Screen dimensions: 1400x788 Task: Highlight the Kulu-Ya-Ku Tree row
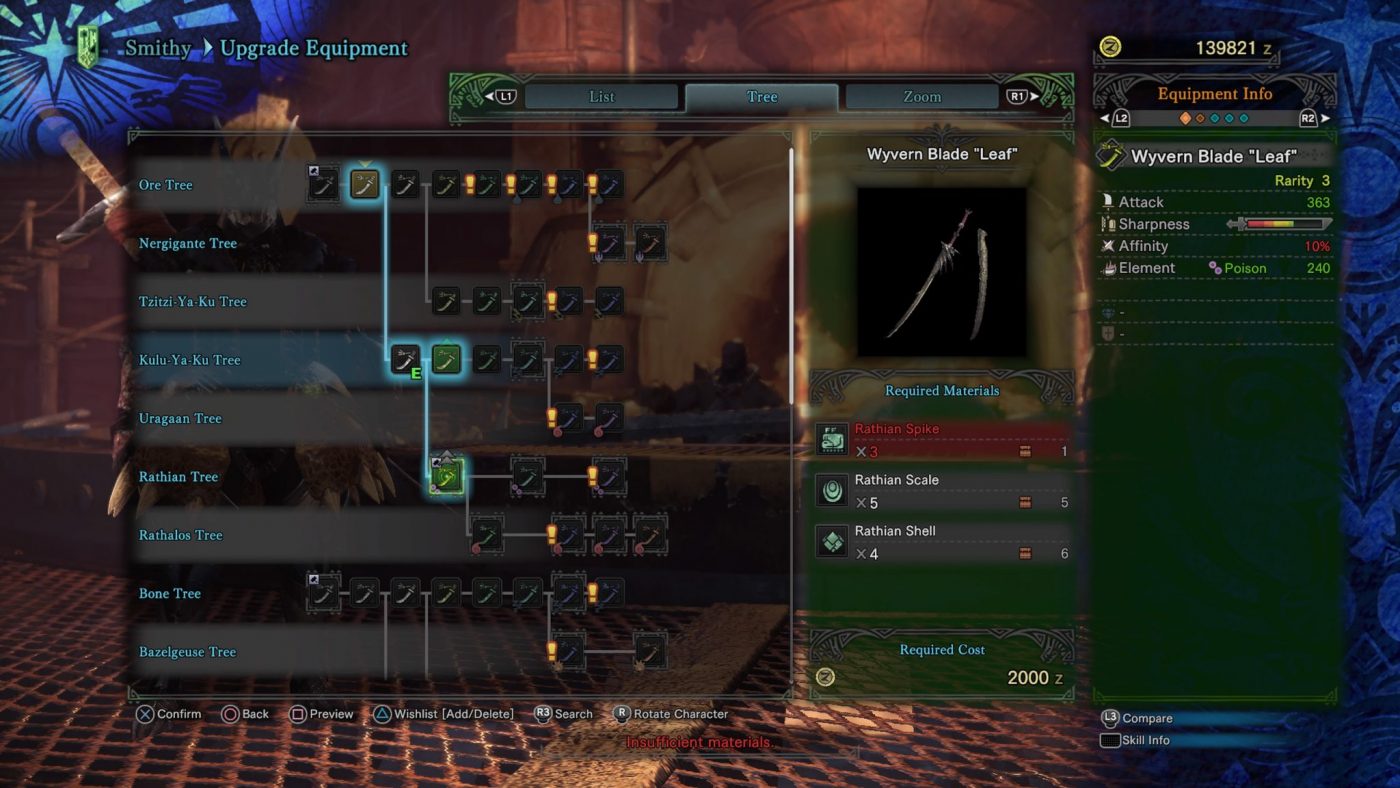190,360
